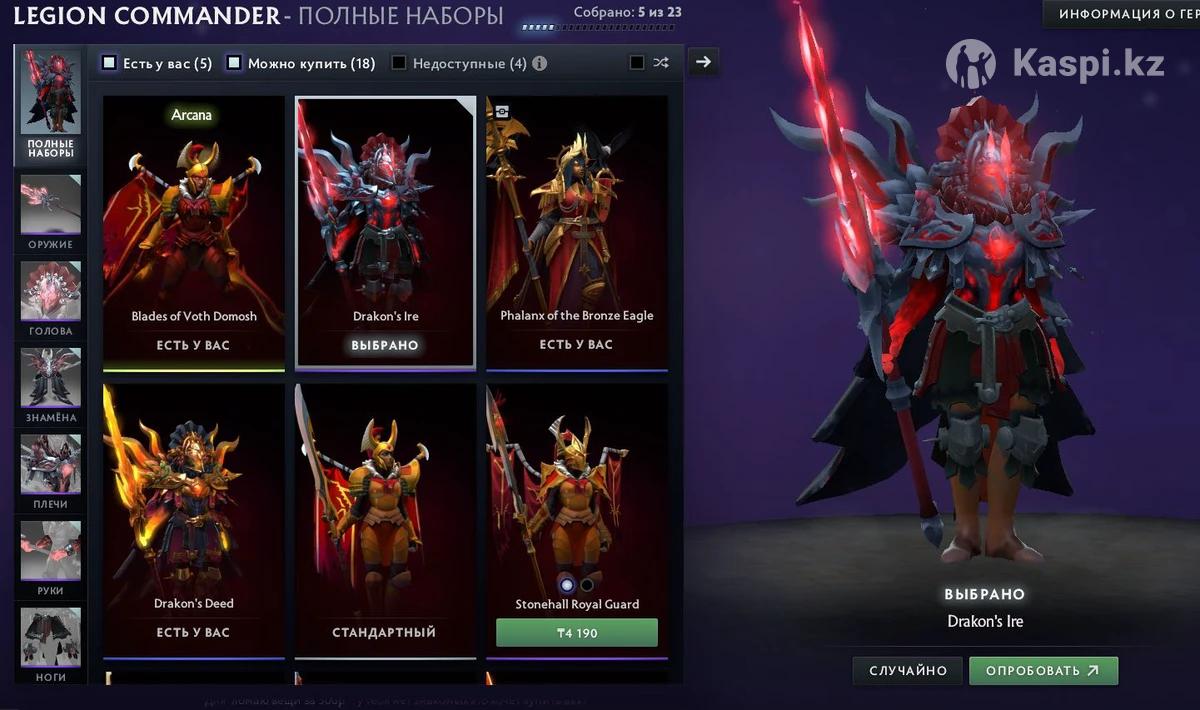Buy Stonehall Royal Guard for 4 190
This screenshot has height=710, width=1200.
coord(577,632)
